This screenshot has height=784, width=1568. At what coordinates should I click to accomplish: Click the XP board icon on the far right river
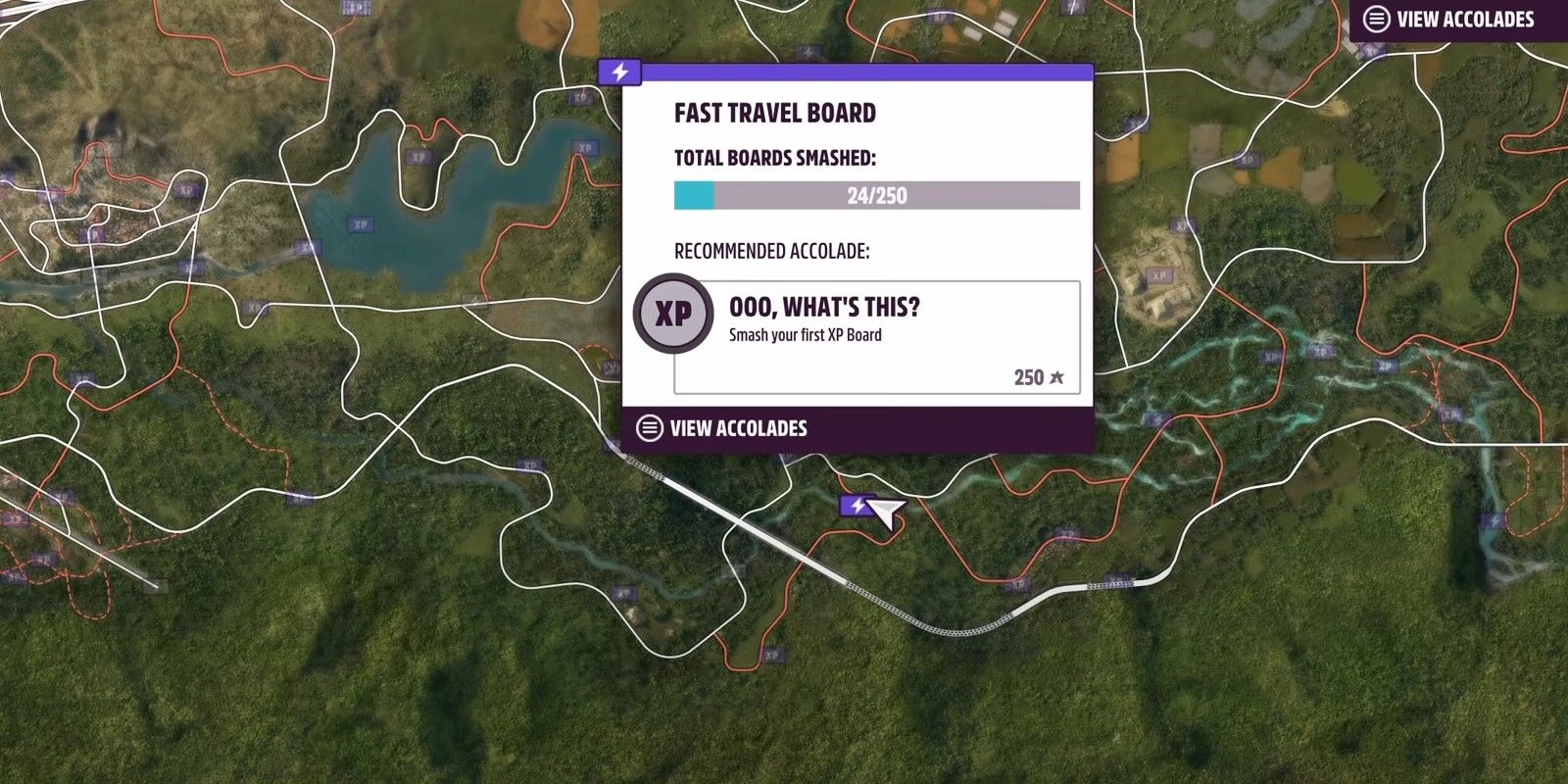(1451, 414)
